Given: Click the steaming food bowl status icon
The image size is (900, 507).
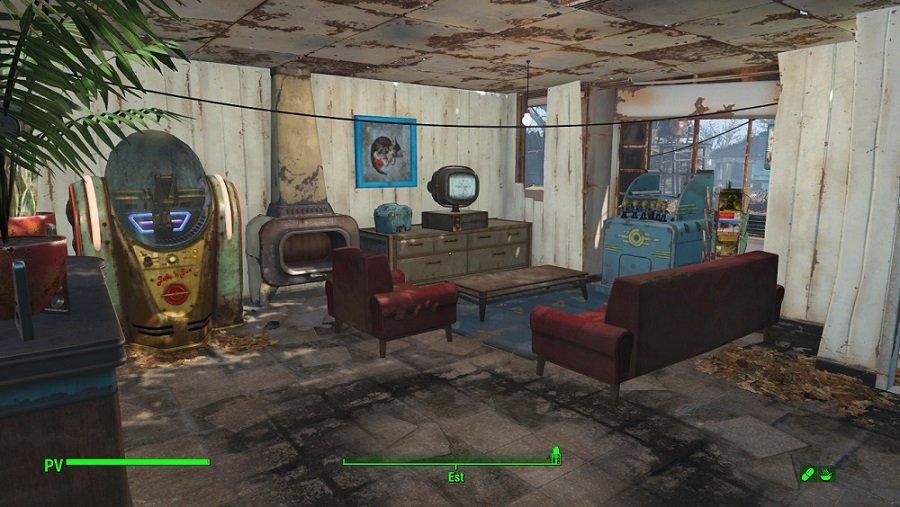Looking at the screenshot, I should point(827,473).
